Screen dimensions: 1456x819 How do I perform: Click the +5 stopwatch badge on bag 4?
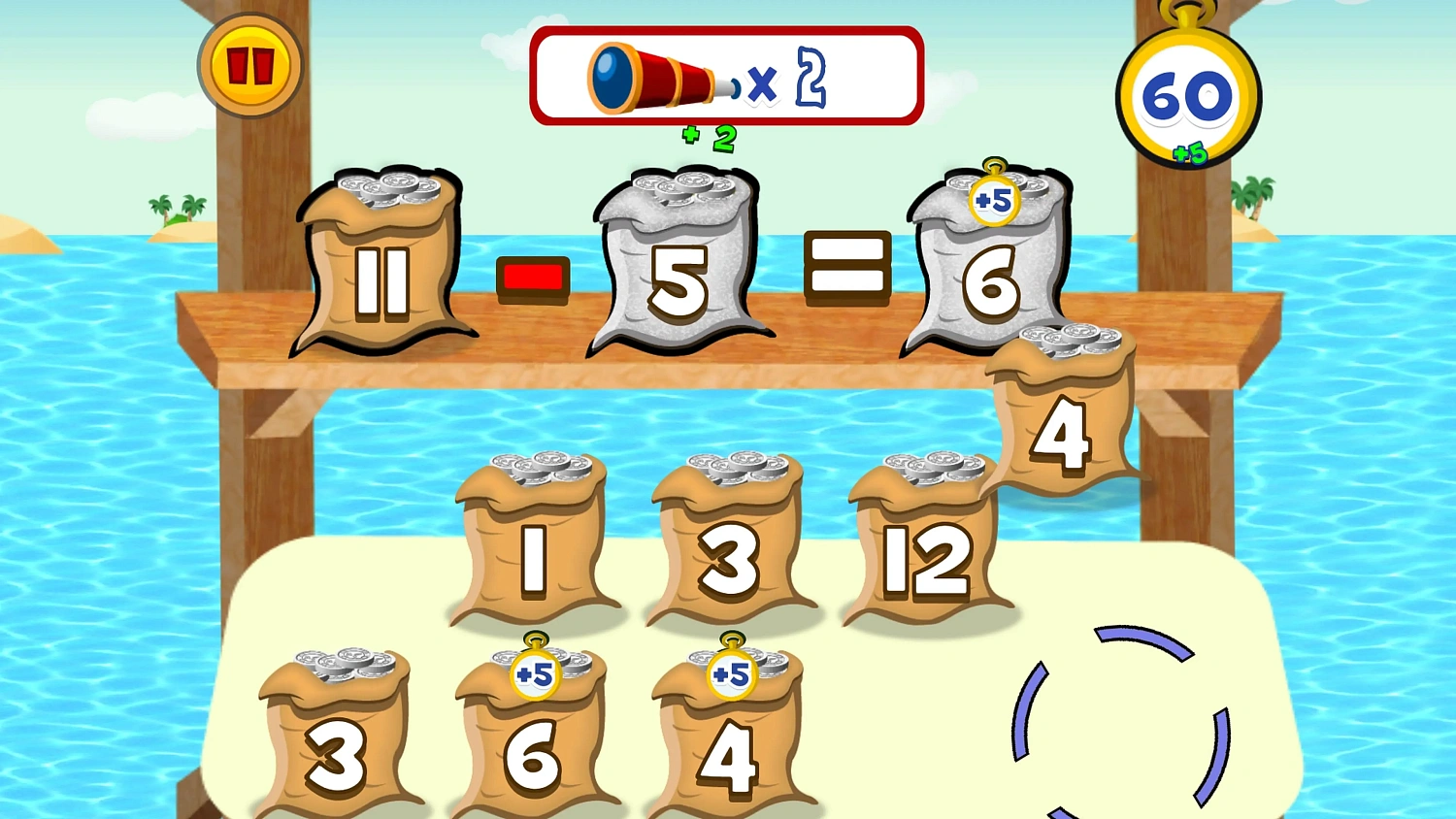pos(732,672)
